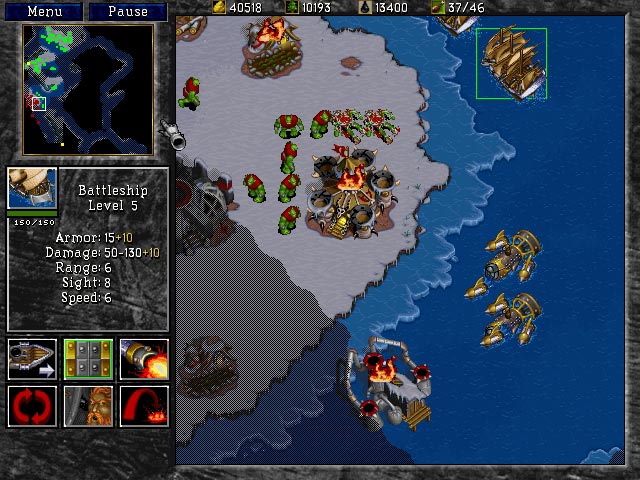The width and height of the screenshot is (640, 480).
Task: Choose the Stop shield command
Action: click(x=88, y=359)
